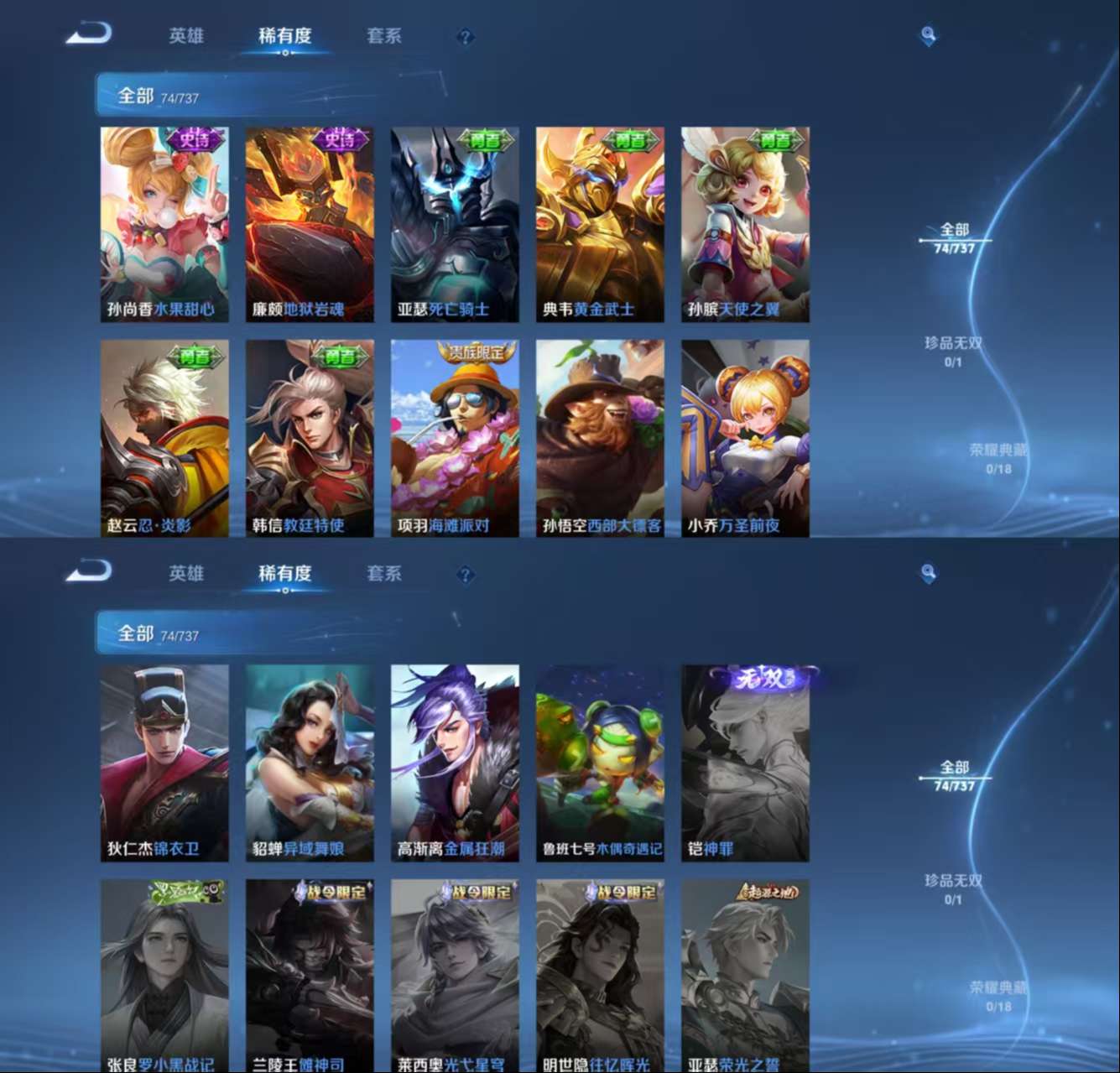This screenshot has width=1120, height=1073.
Task: Select the 赵云 忍·炎影 skin card
Action: 164,437
